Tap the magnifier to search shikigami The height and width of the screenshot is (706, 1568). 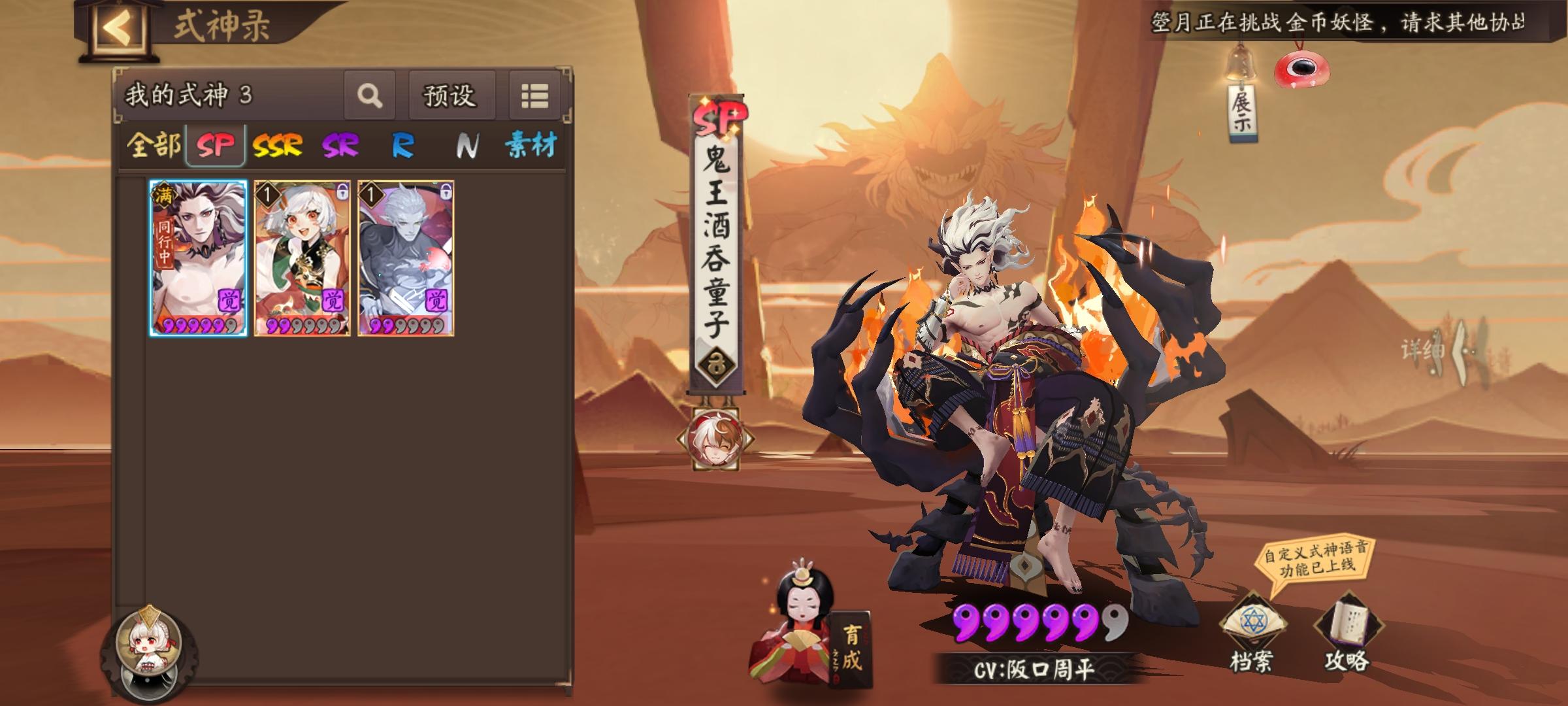[x=370, y=97]
